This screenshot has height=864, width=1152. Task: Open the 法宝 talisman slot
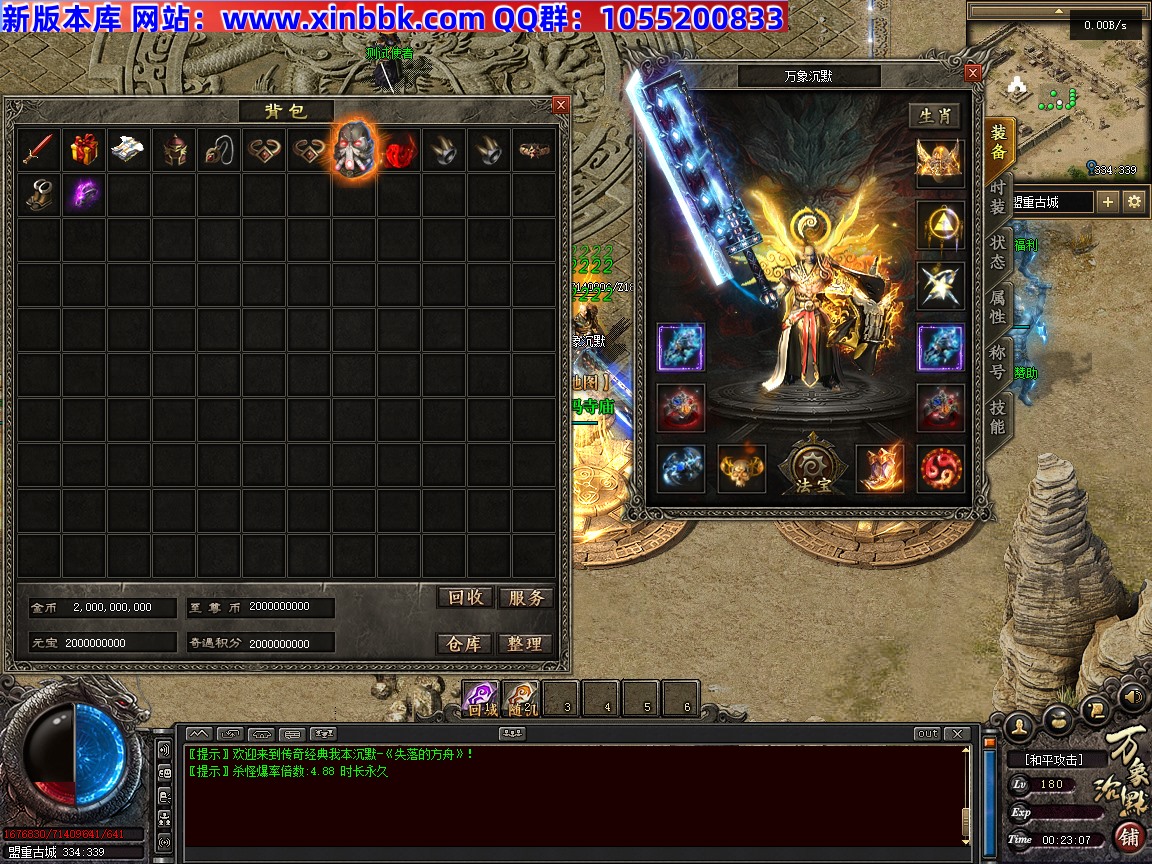coord(811,468)
